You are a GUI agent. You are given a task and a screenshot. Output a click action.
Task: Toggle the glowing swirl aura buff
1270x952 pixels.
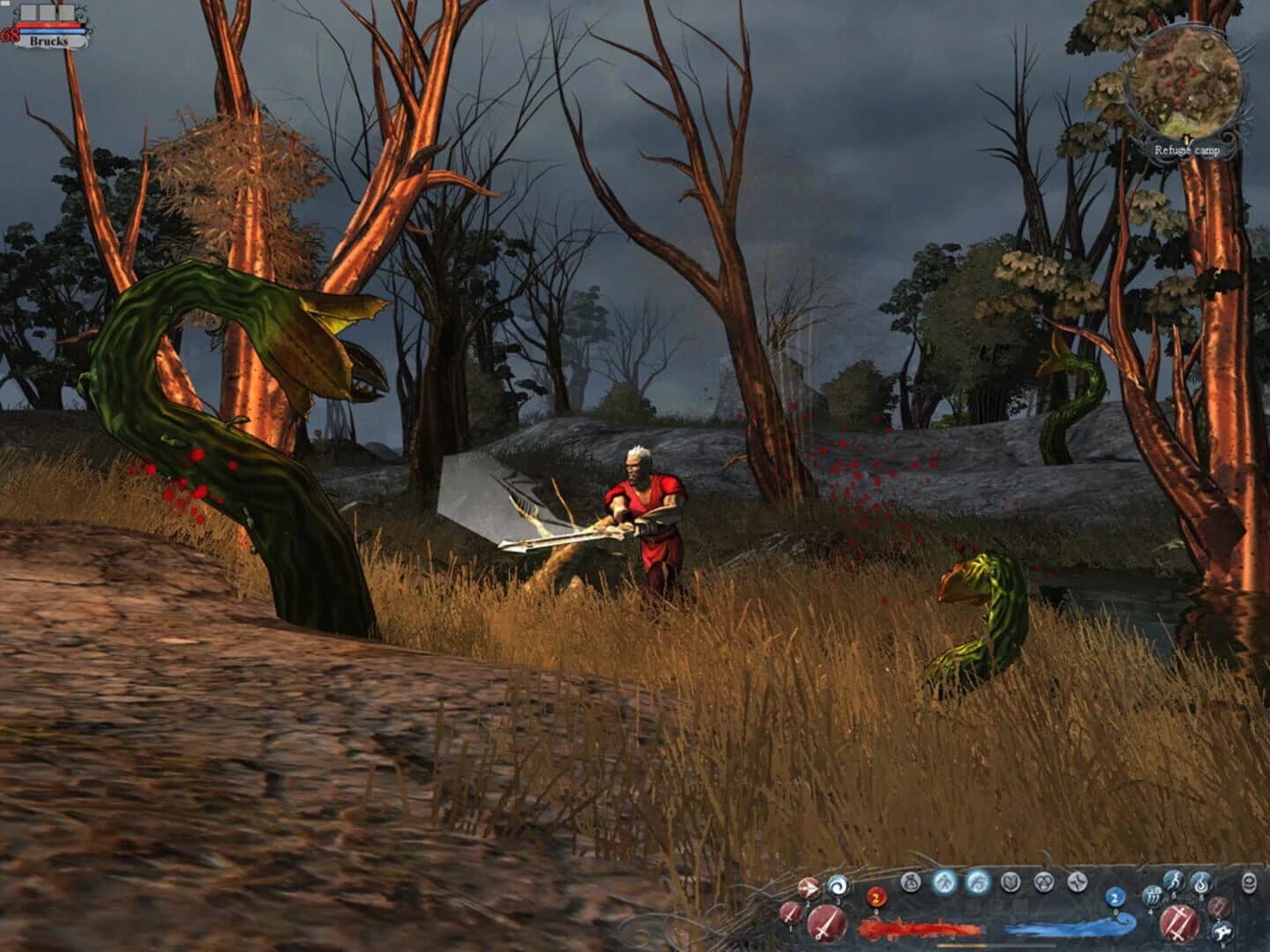click(977, 881)
